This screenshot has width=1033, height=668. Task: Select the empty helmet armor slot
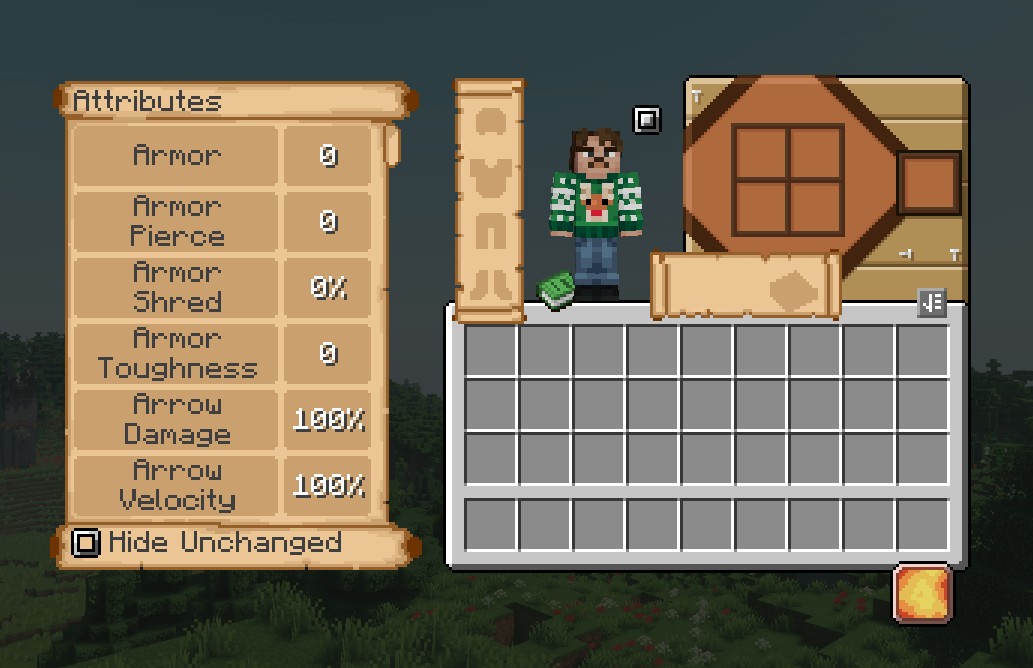click(x=490, y=123)
